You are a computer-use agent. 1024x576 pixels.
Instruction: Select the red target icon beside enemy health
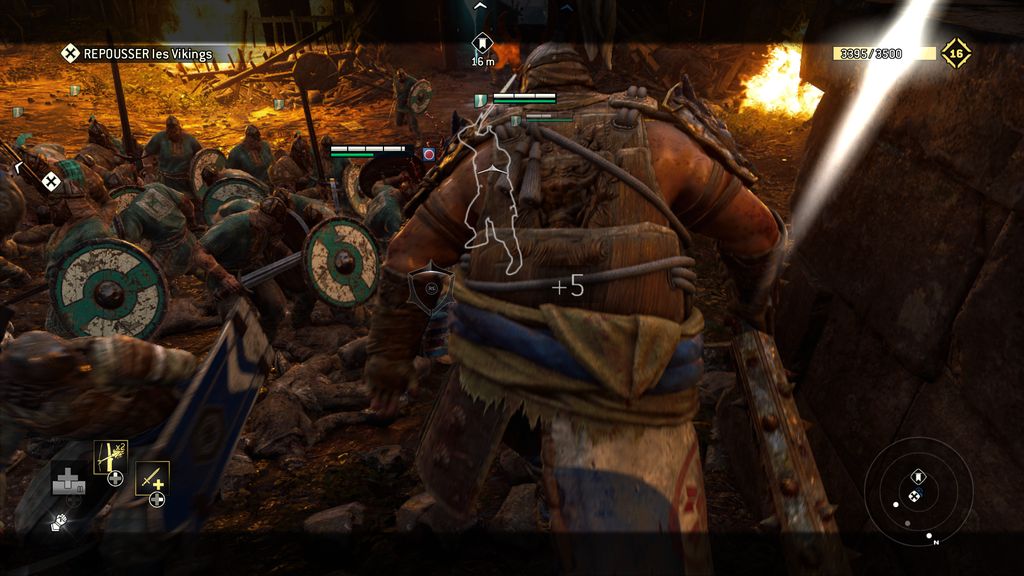[x=428, y=154]
